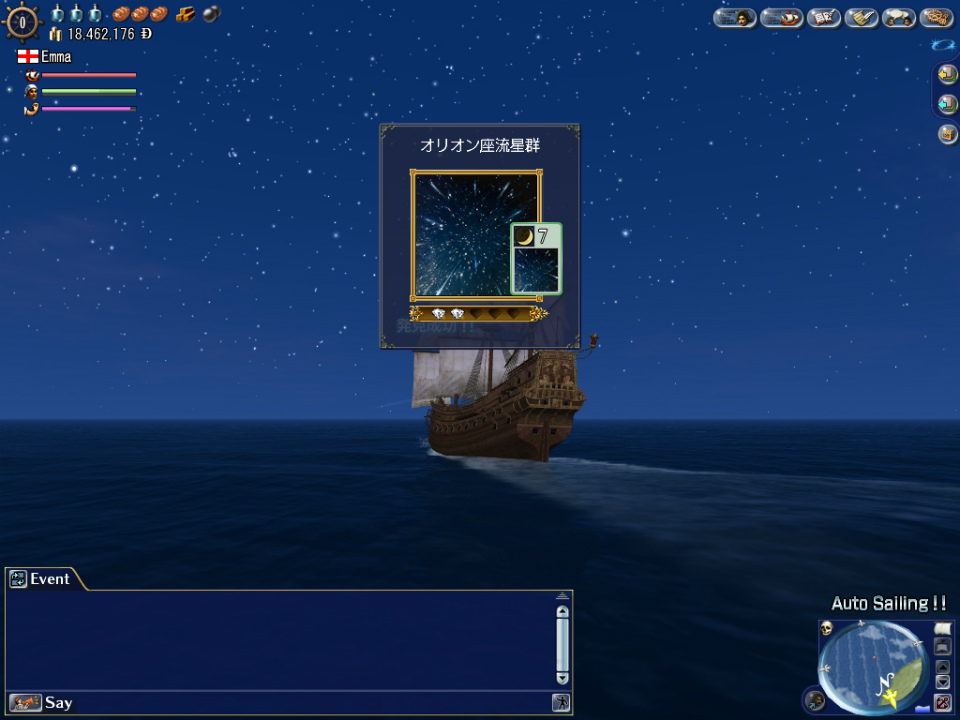Click the skull icon beside the minimap

pyautogui.click(x=827, y=629)
